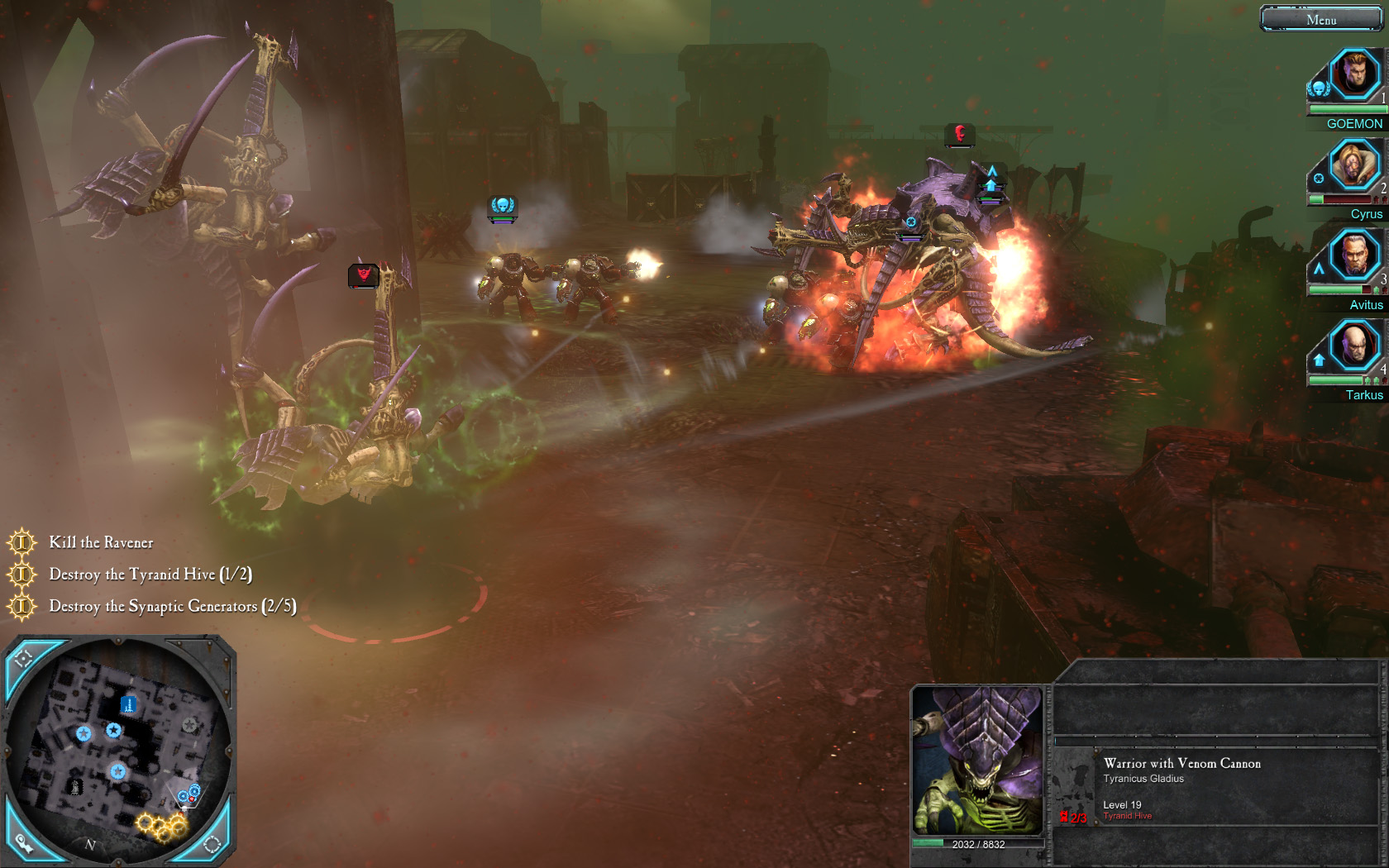This screenshot has height=868, width=1389.
Task: Show the Destroy the Synaptic Generators objective
Action: point(172,606)
